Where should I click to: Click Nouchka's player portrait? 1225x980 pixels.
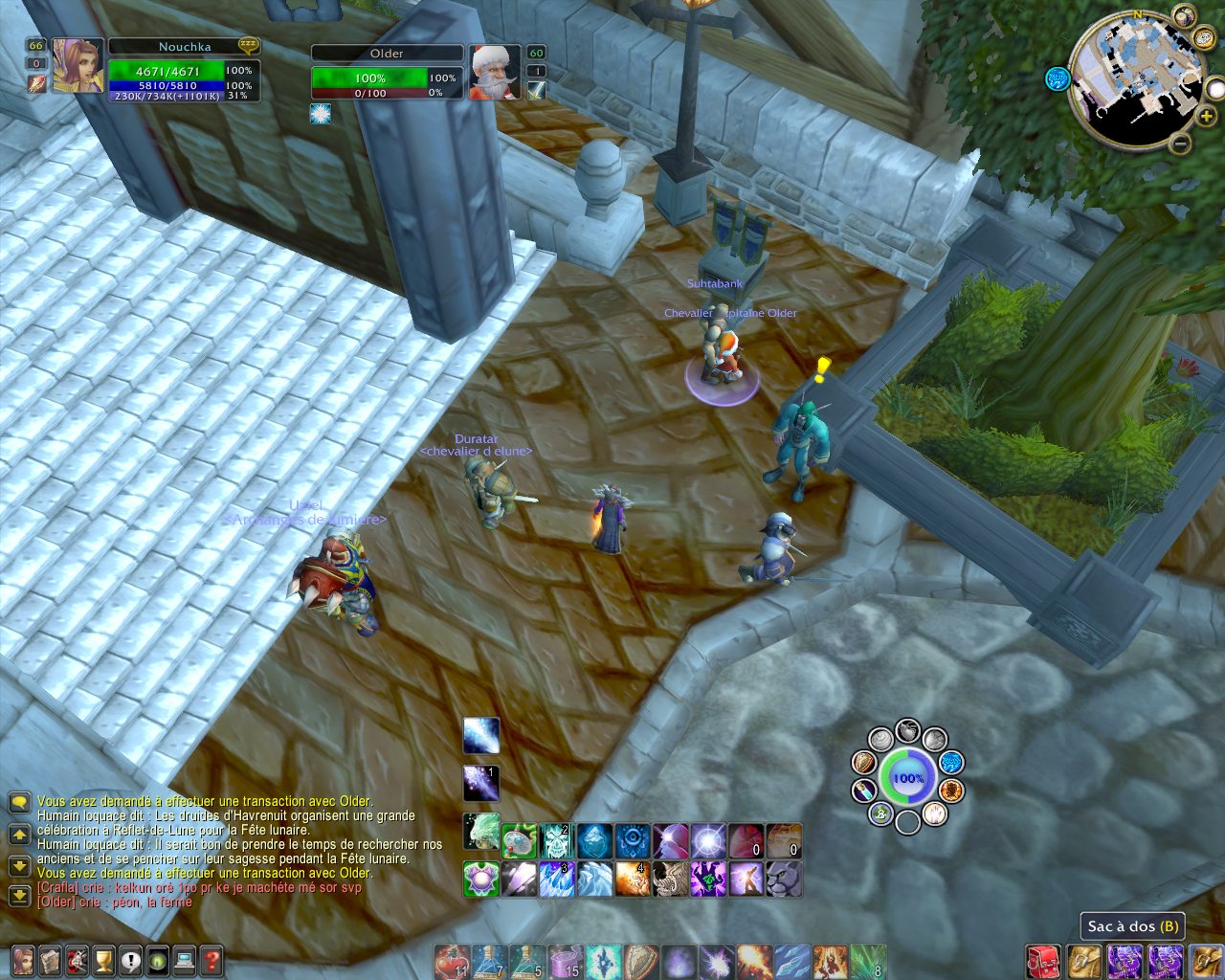(x=78, y=66)
